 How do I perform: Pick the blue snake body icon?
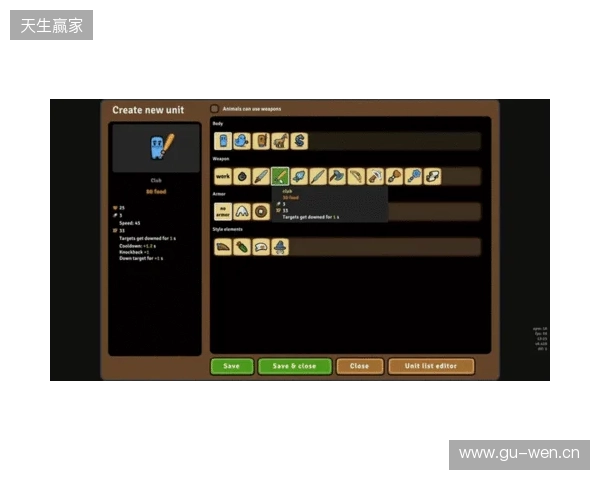[x=299, y=141]
